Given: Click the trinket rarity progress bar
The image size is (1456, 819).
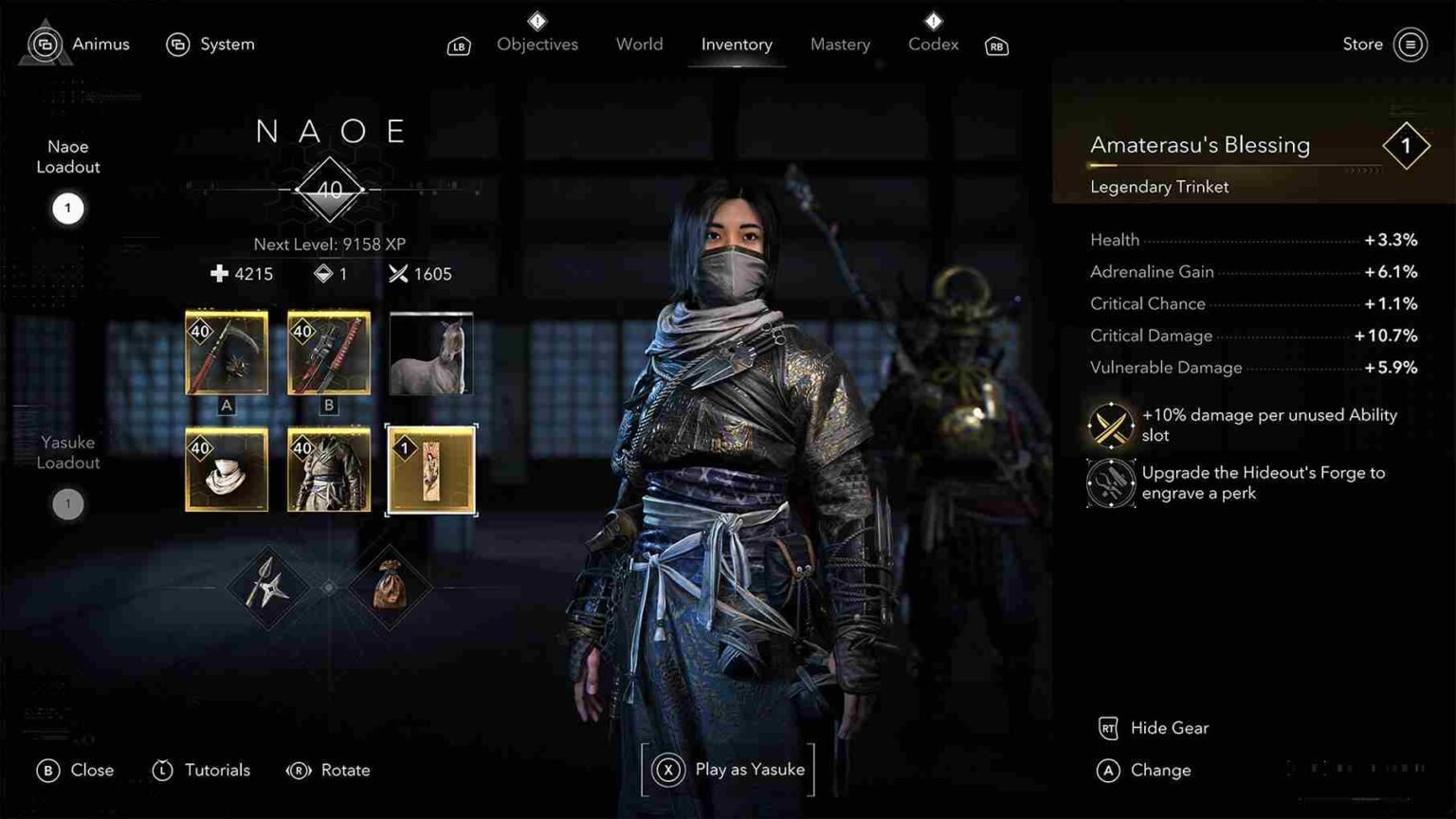Looking at the screenshot, I should [1232, 166].
